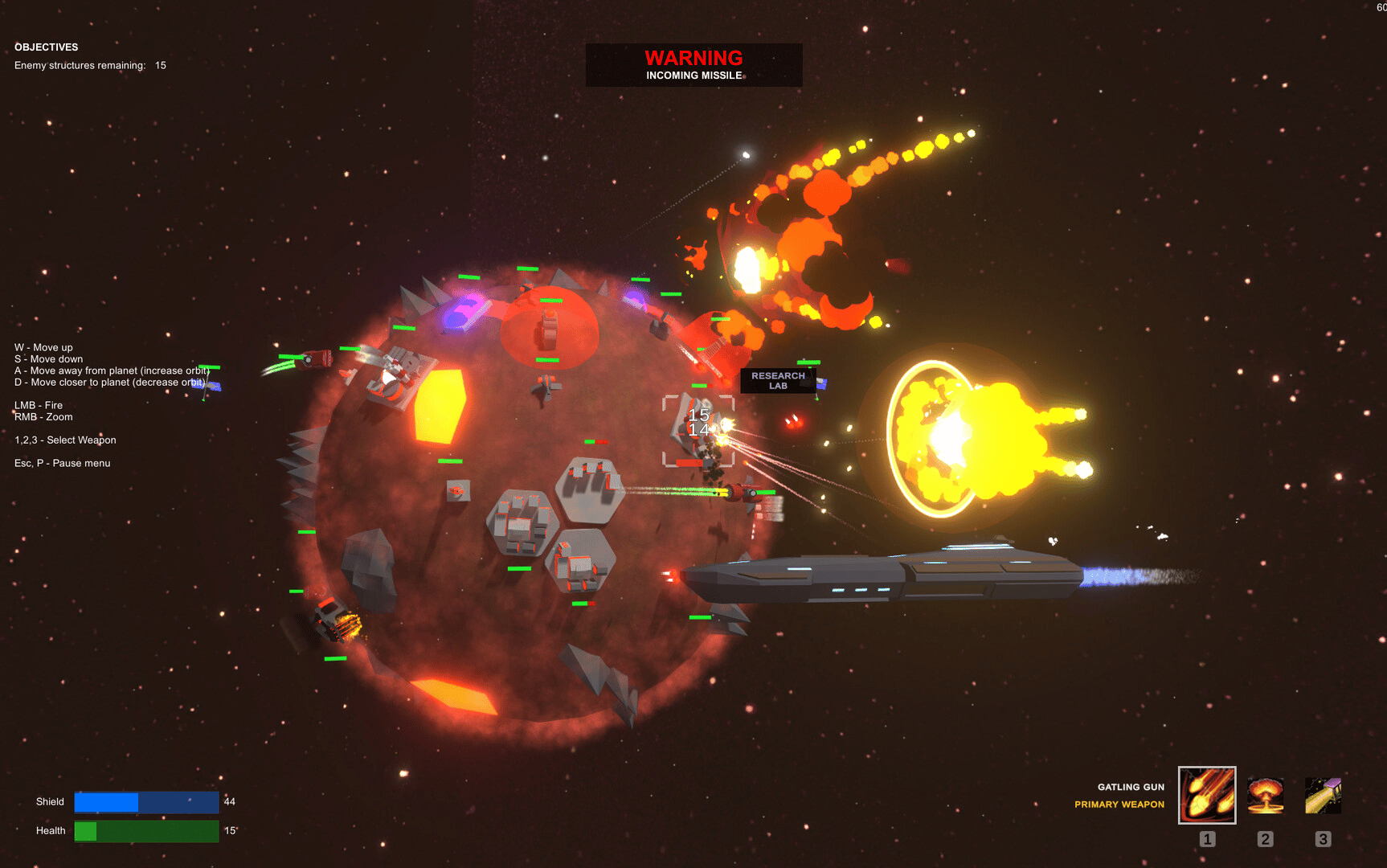Switch to the mushroom cloud nuke weapon
The height and width of the screenshot is (868, 1387).
click(x=1265, y=795)
